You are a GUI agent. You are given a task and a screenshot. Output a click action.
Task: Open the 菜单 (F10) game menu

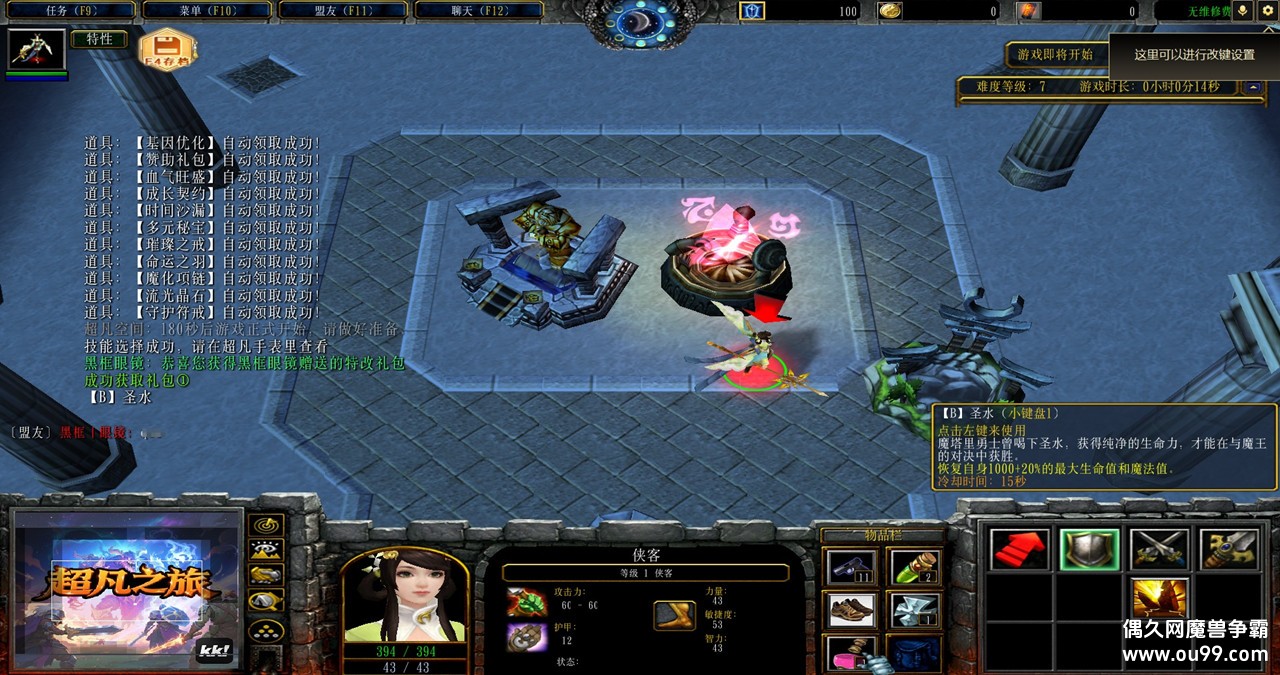(206, 11)
